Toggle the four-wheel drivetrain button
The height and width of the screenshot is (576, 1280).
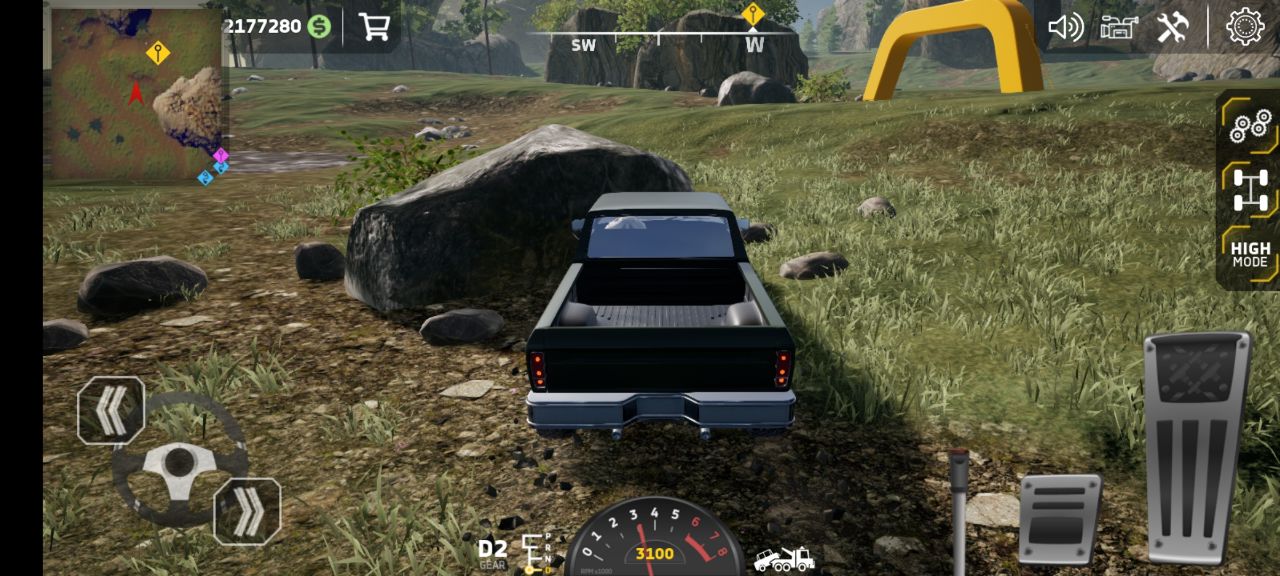(1249, 190)
